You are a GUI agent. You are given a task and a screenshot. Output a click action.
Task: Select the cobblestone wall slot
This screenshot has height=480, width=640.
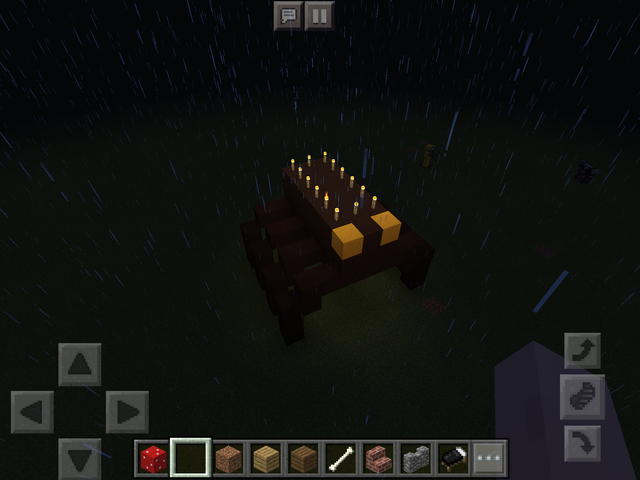click(415, 459)
